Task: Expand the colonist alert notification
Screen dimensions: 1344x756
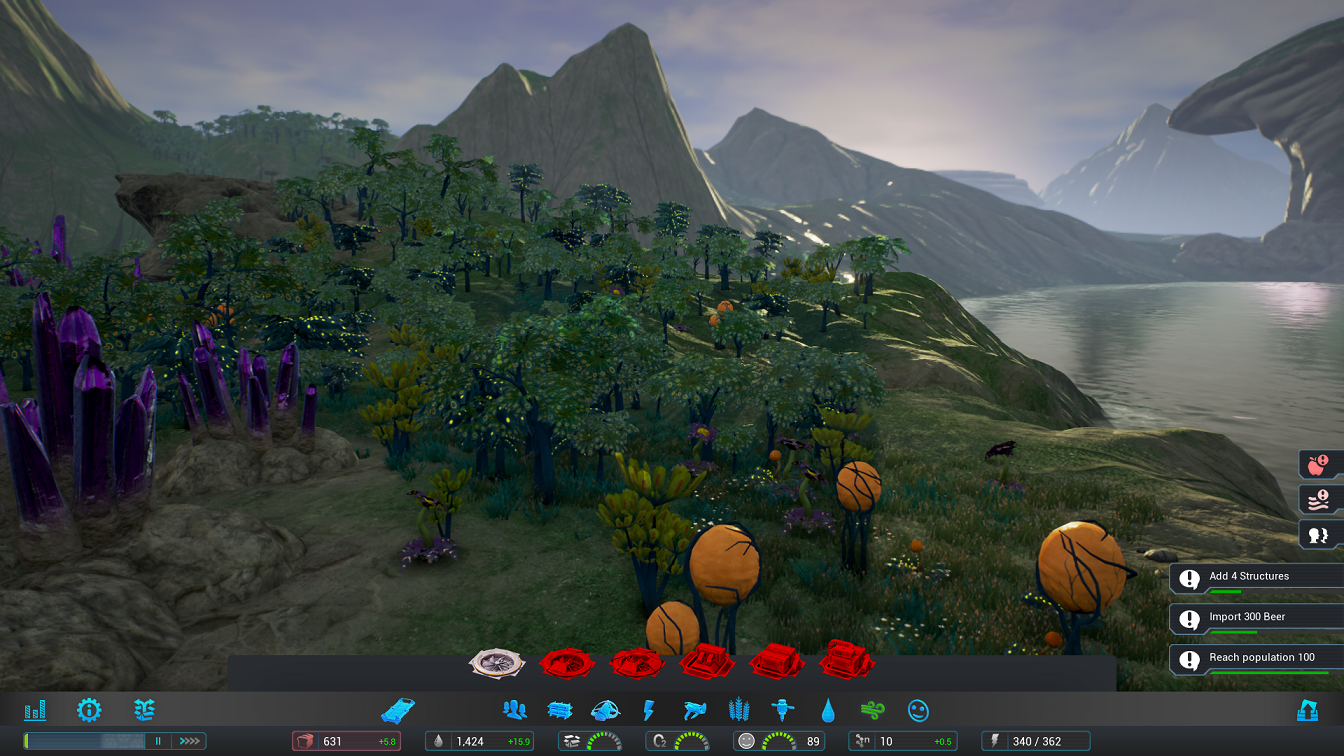Action: [x=1316, y=535]
